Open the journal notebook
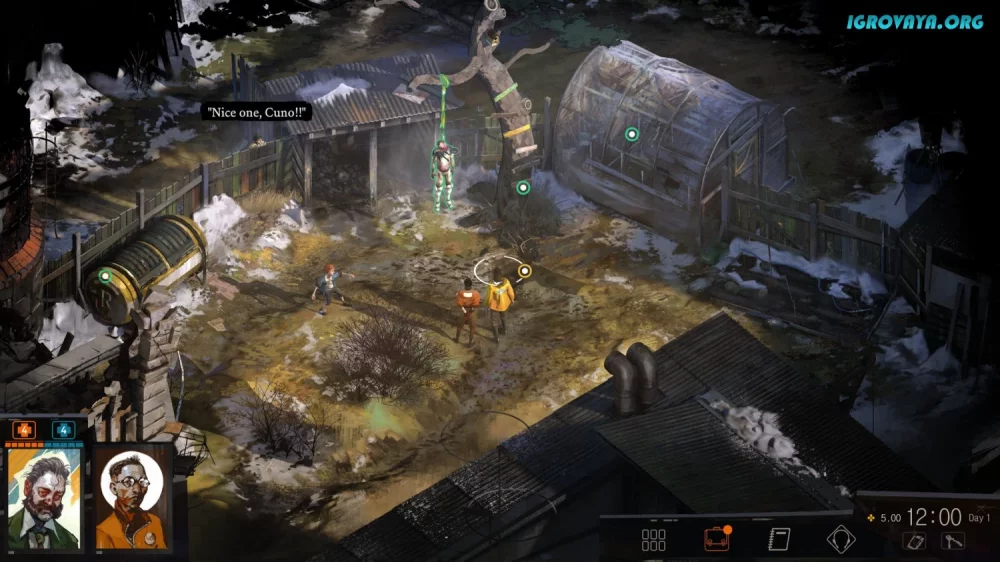This screenshot has width=1000, height=562. coord(779,540)
